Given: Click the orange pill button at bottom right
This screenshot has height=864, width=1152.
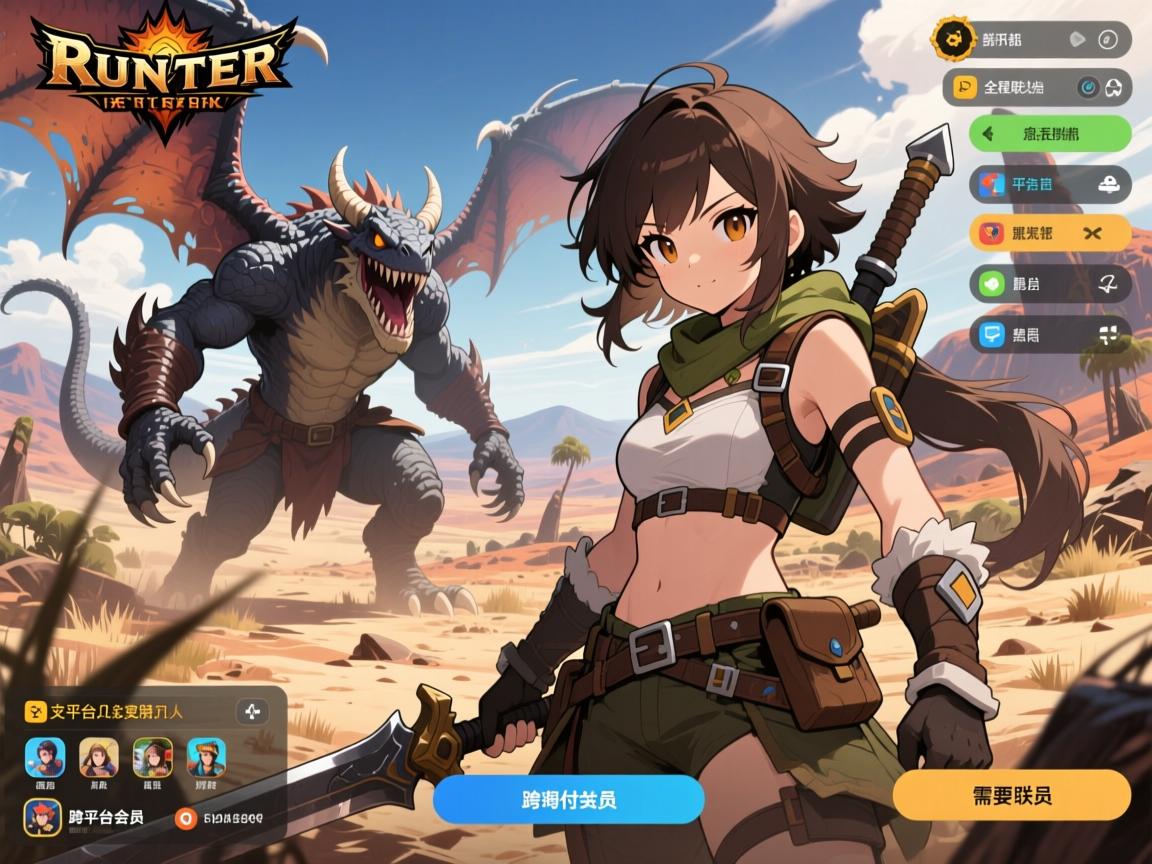Looking at the screenshot, I should (x=1011, y=796).
